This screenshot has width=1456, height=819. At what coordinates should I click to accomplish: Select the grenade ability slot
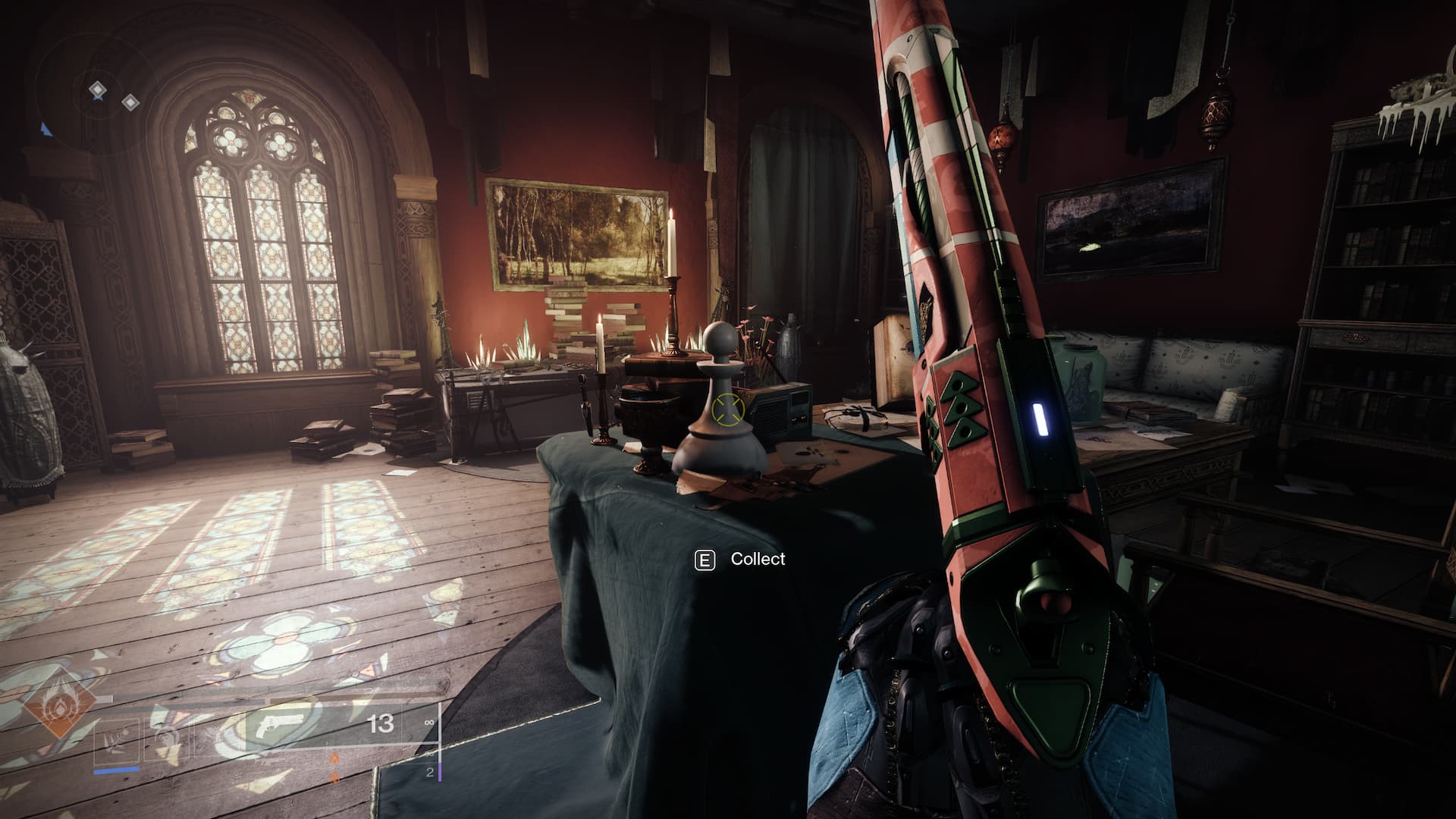coord(117,744)
